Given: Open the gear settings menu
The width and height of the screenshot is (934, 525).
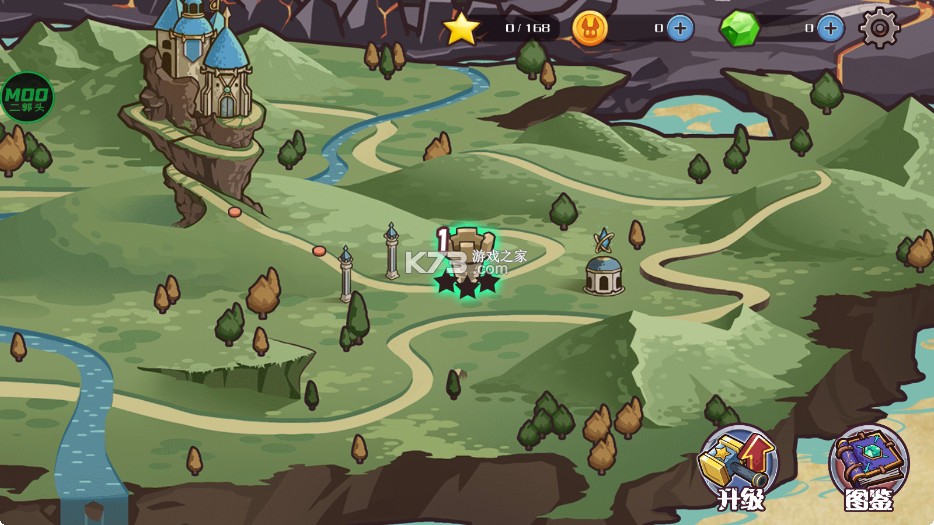Looking at the screenshot, I should pos(879,27).
